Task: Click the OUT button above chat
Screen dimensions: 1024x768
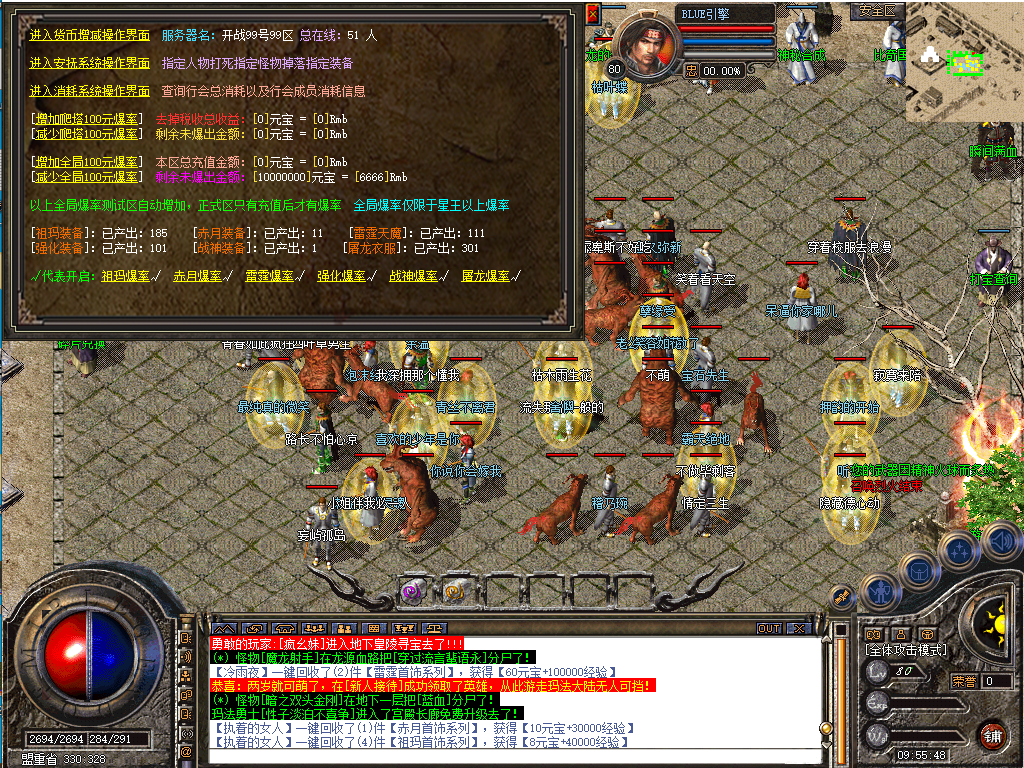Action: pyautogui.click(x=768, y=628)
